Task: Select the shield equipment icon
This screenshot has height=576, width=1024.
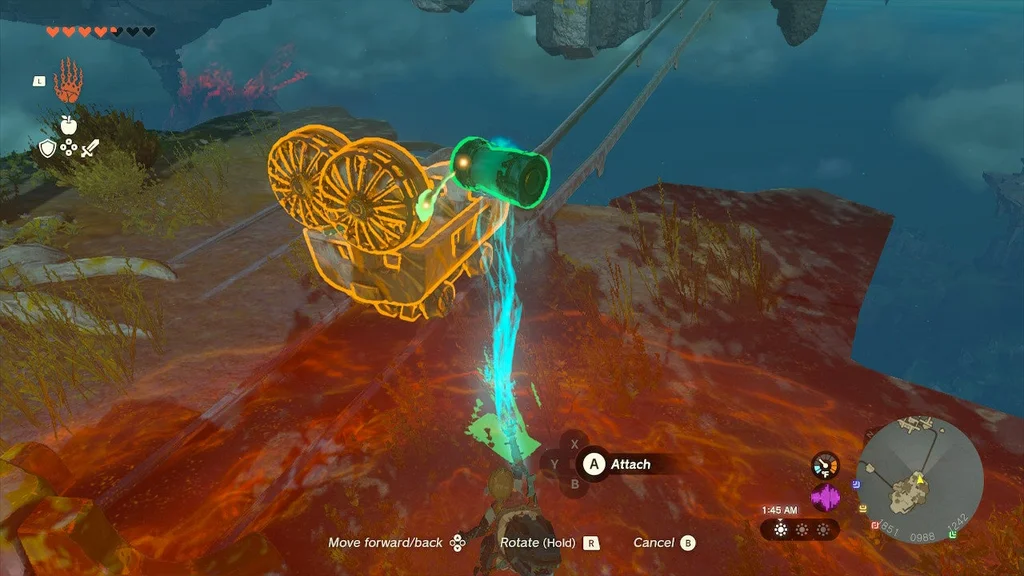Action: tap(47, 149)
